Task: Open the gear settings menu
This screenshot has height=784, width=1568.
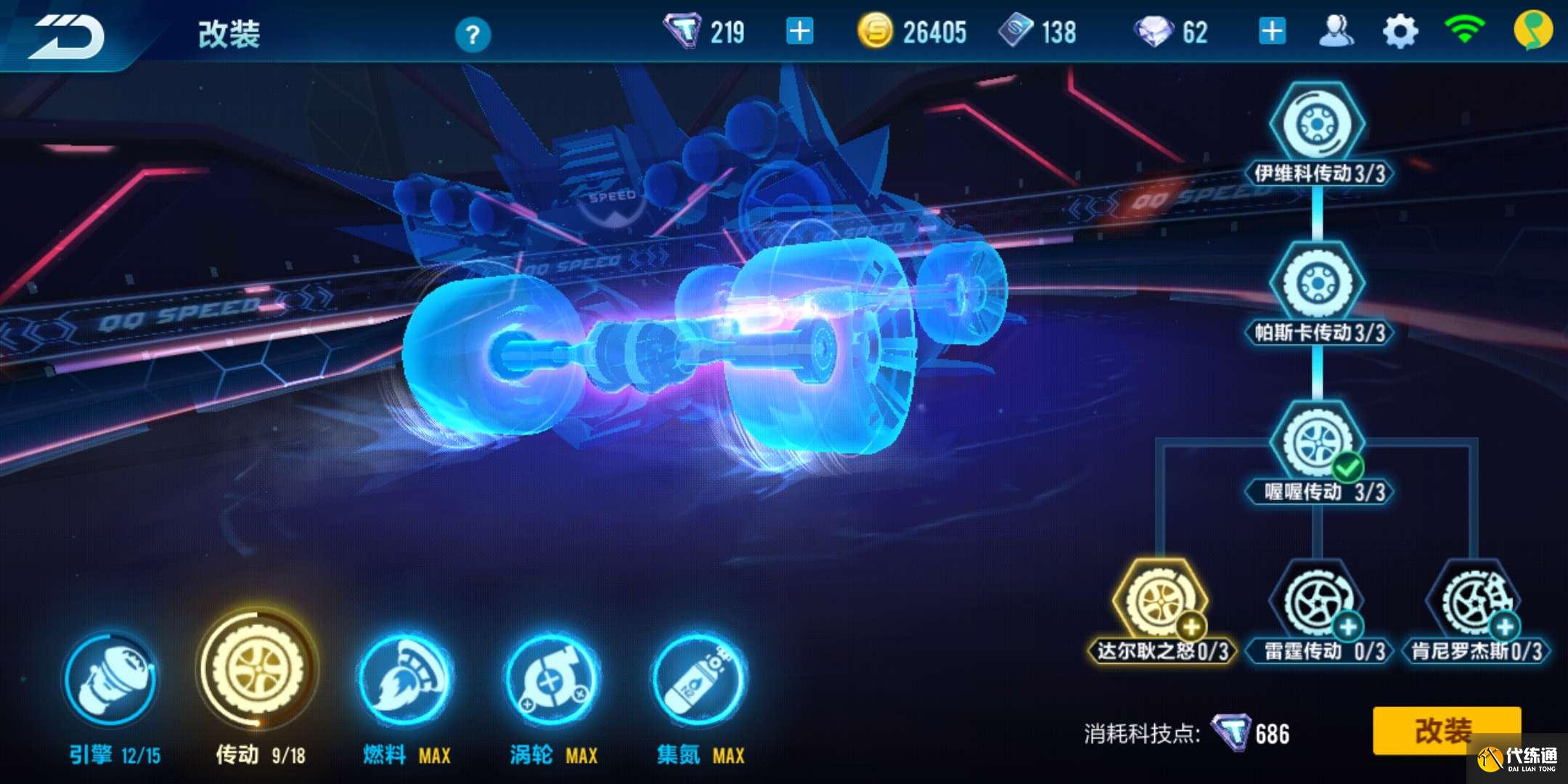Action: 1400,32
